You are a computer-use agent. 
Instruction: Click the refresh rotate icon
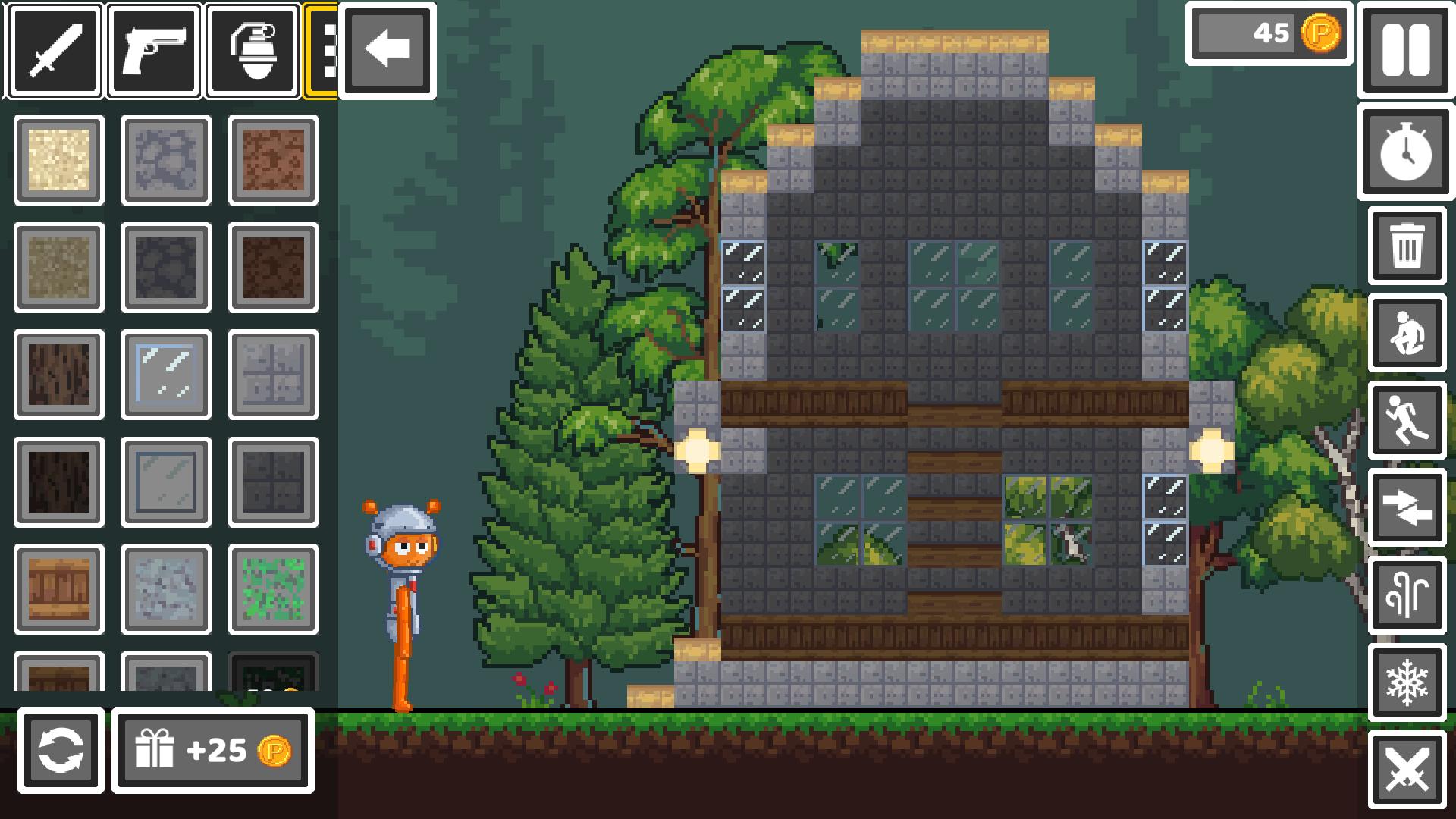[61, 752]
